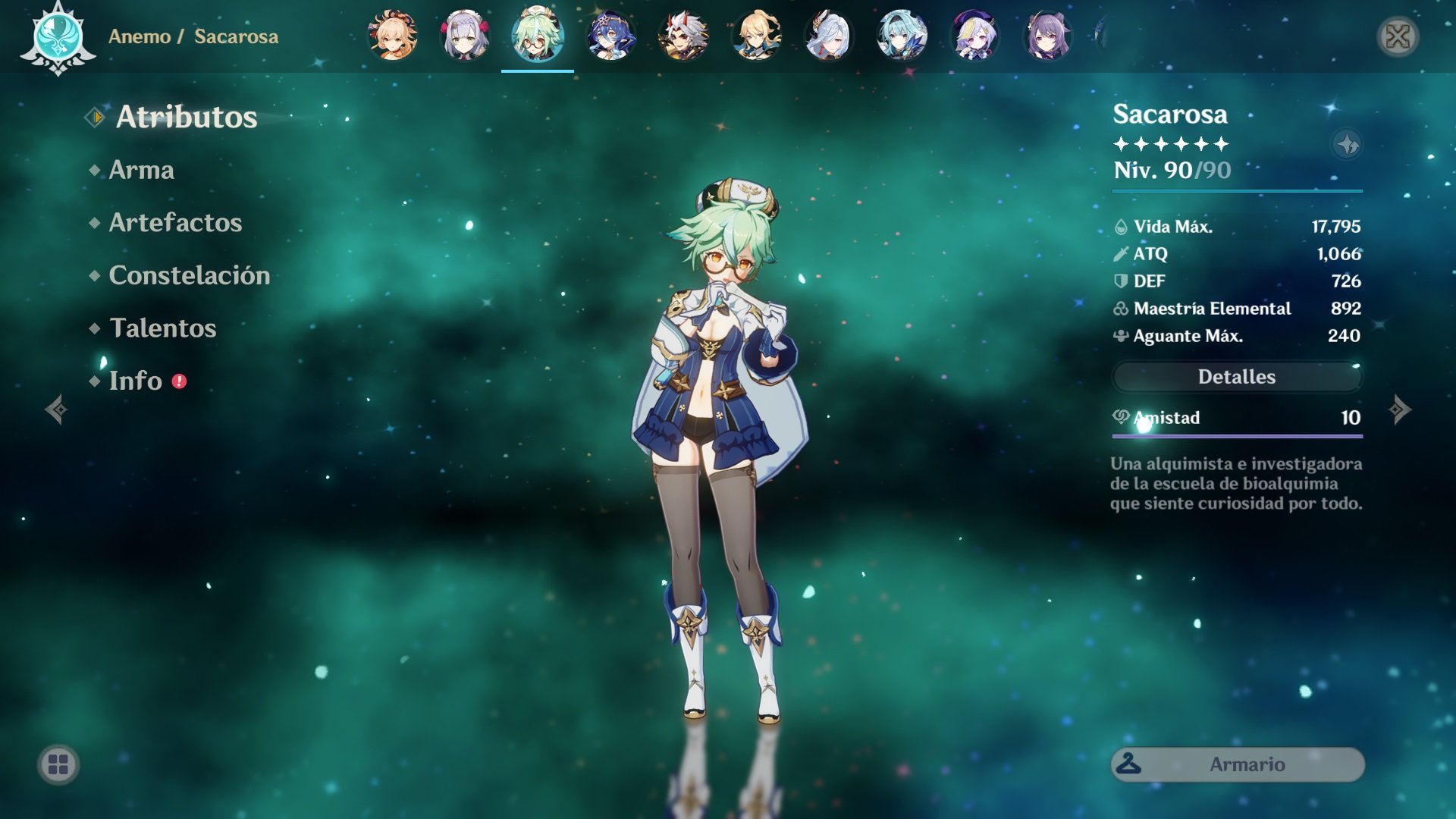
Task: Select the Atributos menu entry
Action: coord(186,117)
